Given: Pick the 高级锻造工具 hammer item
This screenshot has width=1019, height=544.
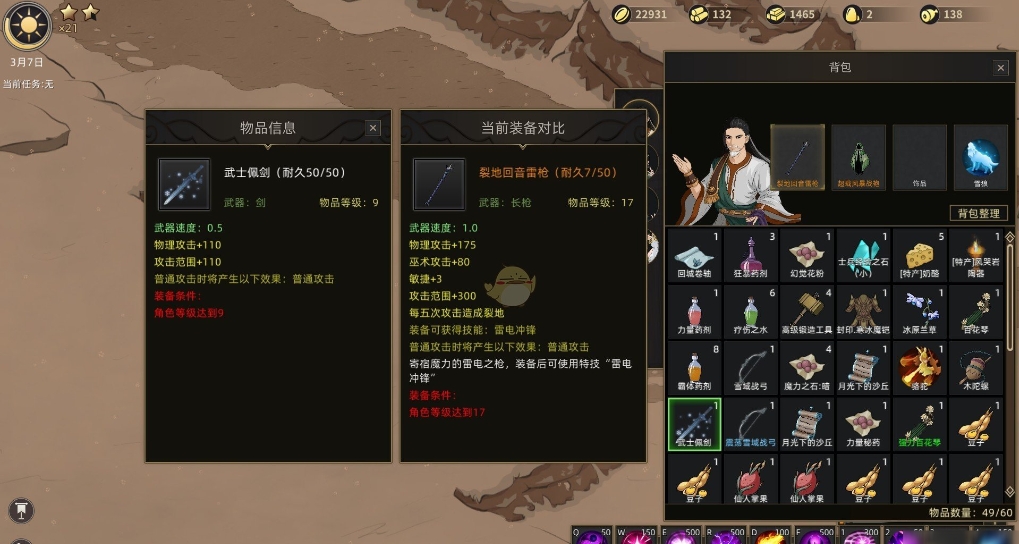Looking at the screenshot, I should point(806,311).
